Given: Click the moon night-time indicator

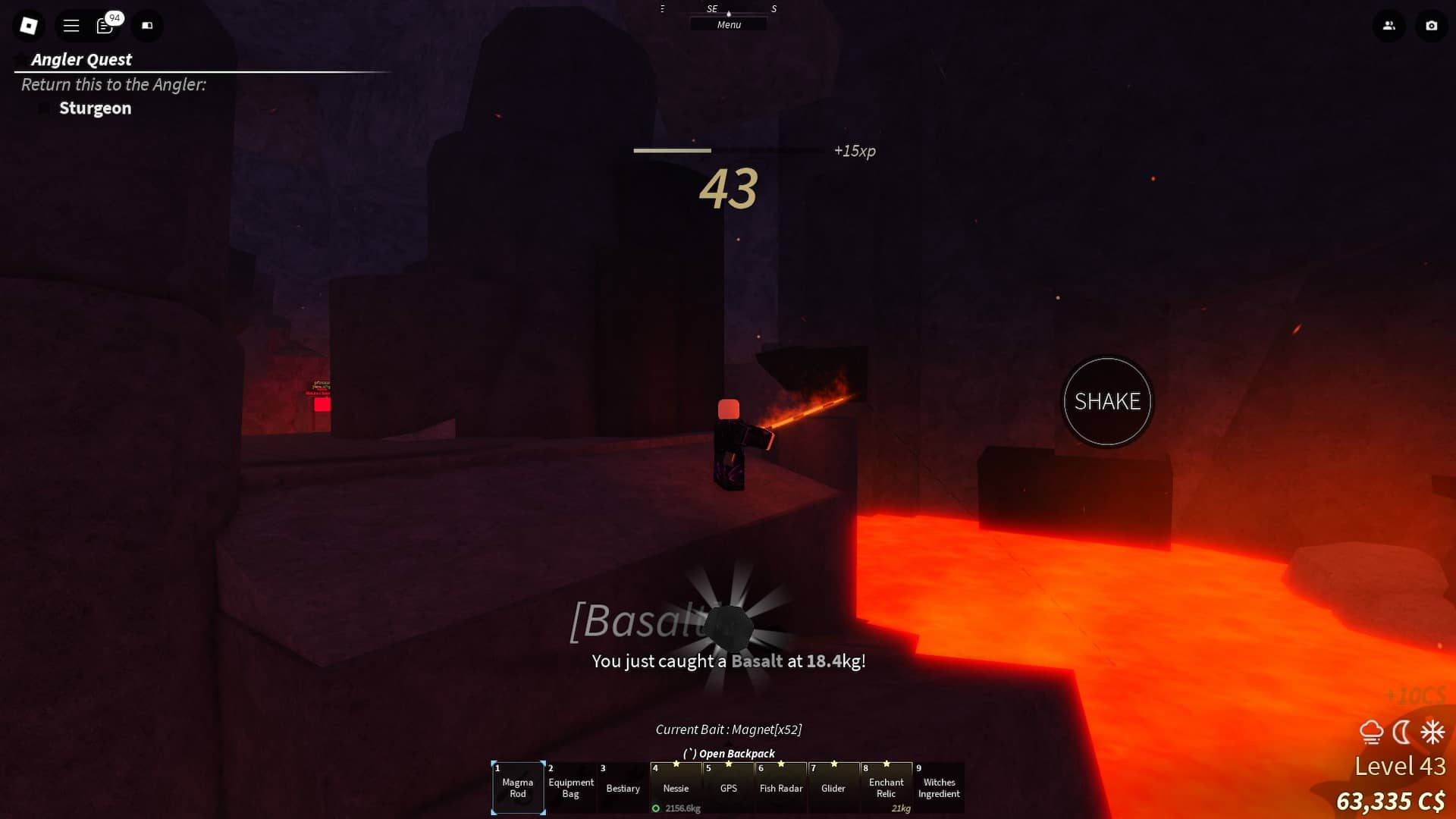Looking at the screenshot, I should tap(1402, 731).
